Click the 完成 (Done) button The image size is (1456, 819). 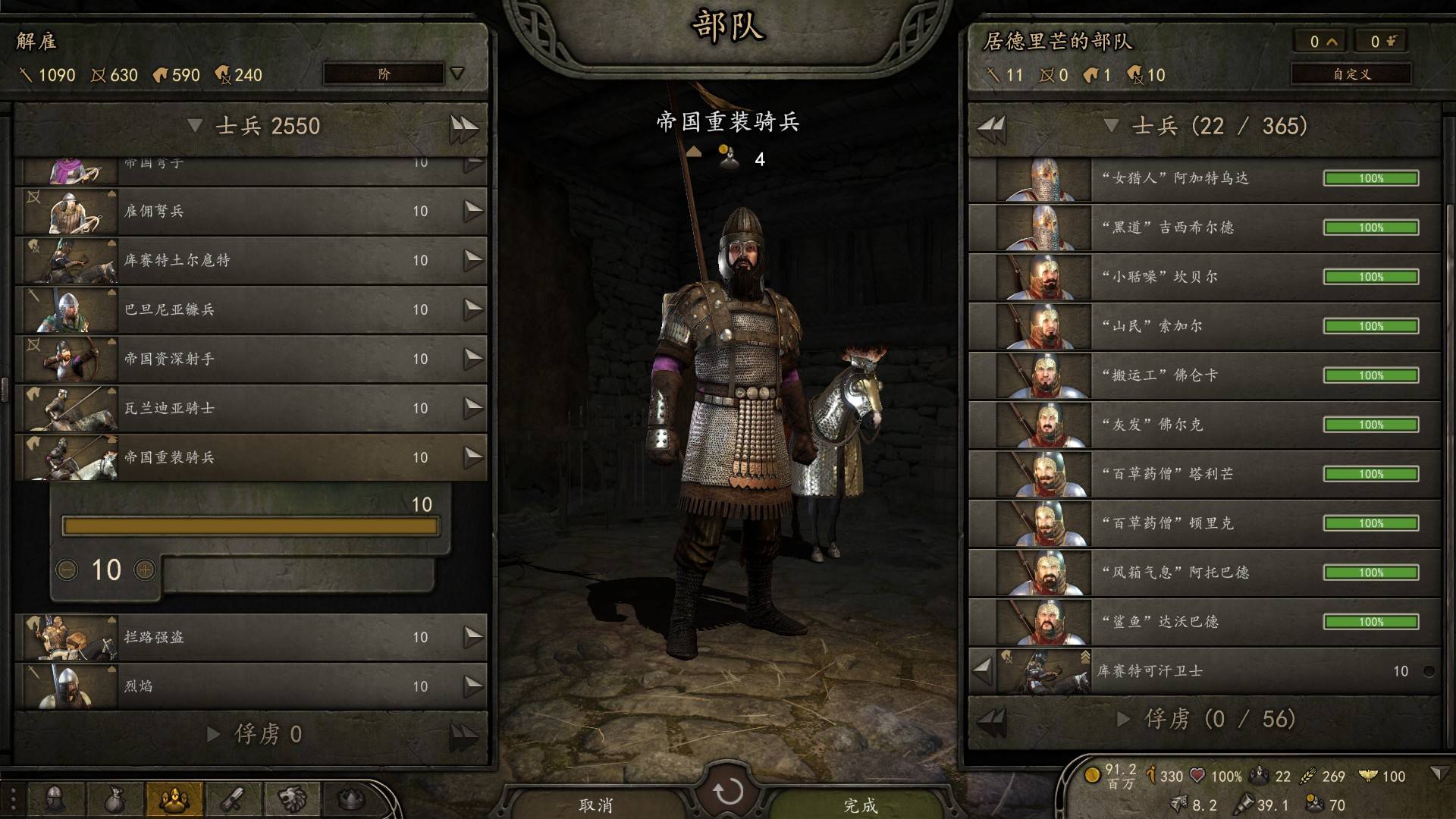point(861,804)
